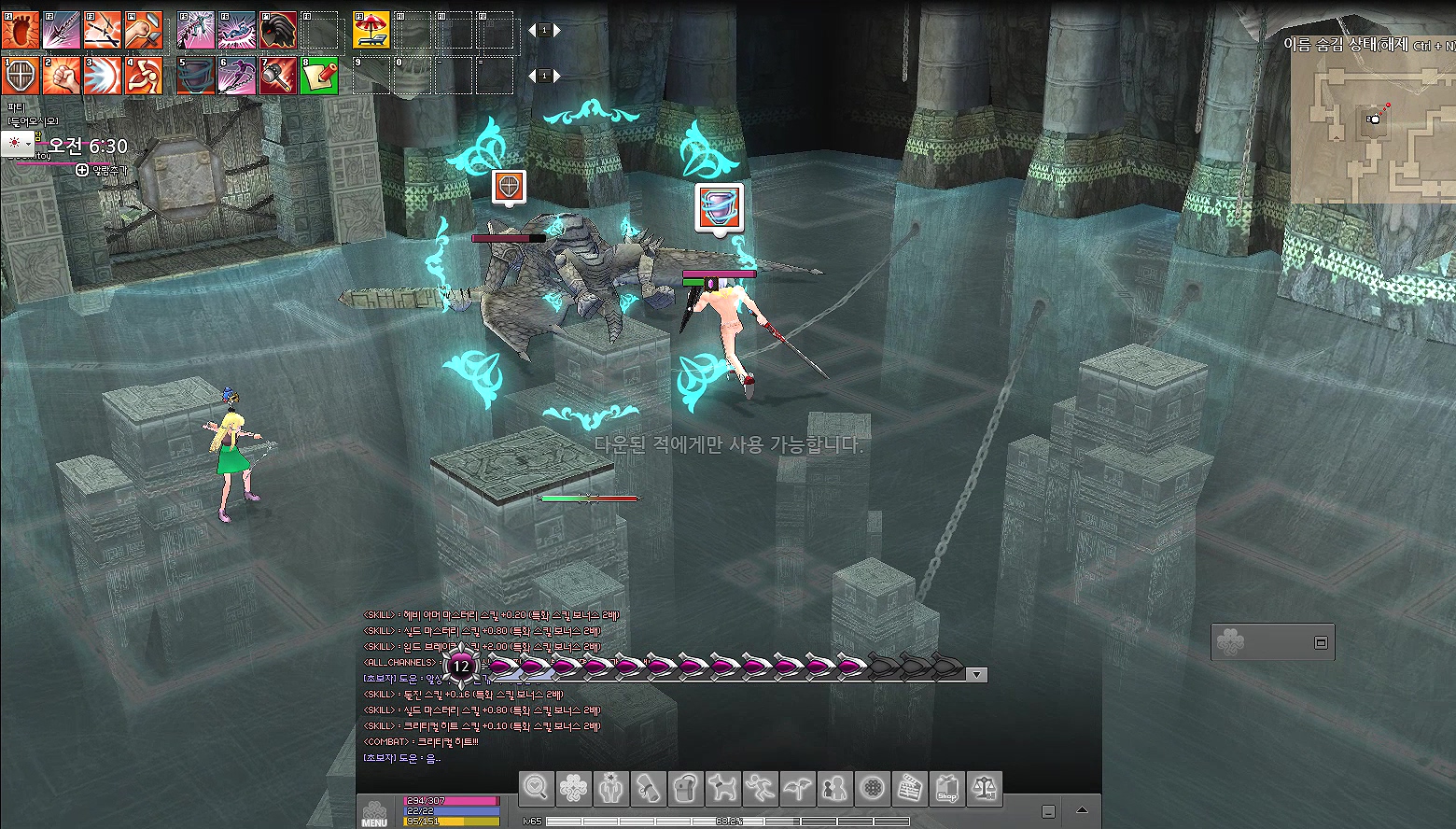The height and width of the screenshot is (829, 1456).
Task: Open the main MENU button
Action: [374, 812]
